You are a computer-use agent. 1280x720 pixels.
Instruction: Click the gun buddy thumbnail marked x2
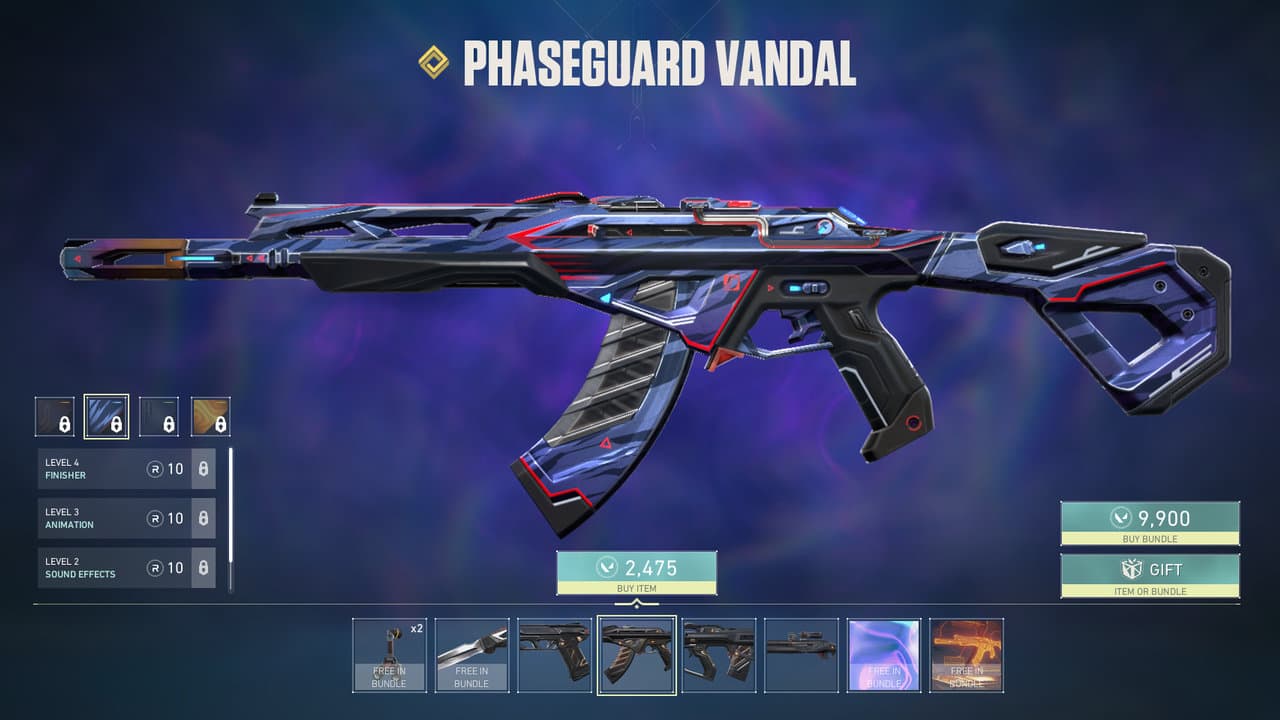point(389,656)
